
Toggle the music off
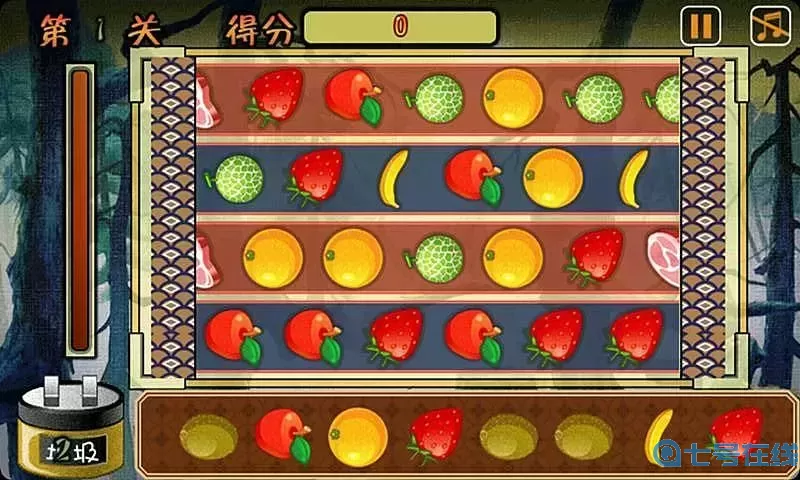[770, 25]
